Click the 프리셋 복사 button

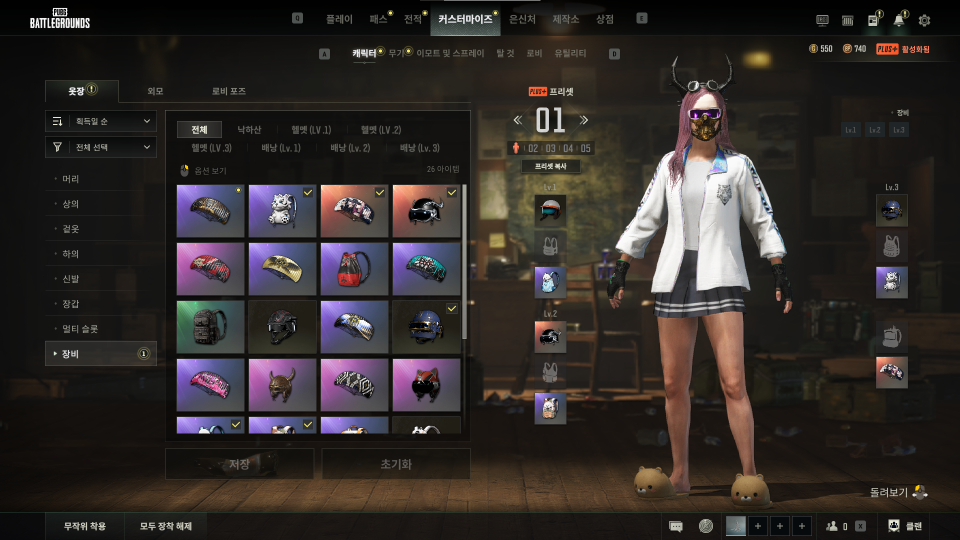click(550, 167)
